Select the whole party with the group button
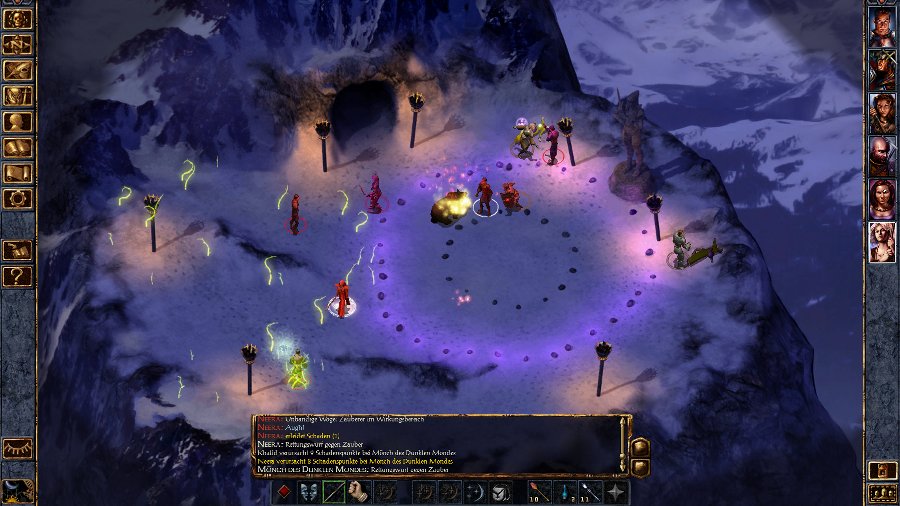This screenshot has width=900, height=506. pos(882,493)
